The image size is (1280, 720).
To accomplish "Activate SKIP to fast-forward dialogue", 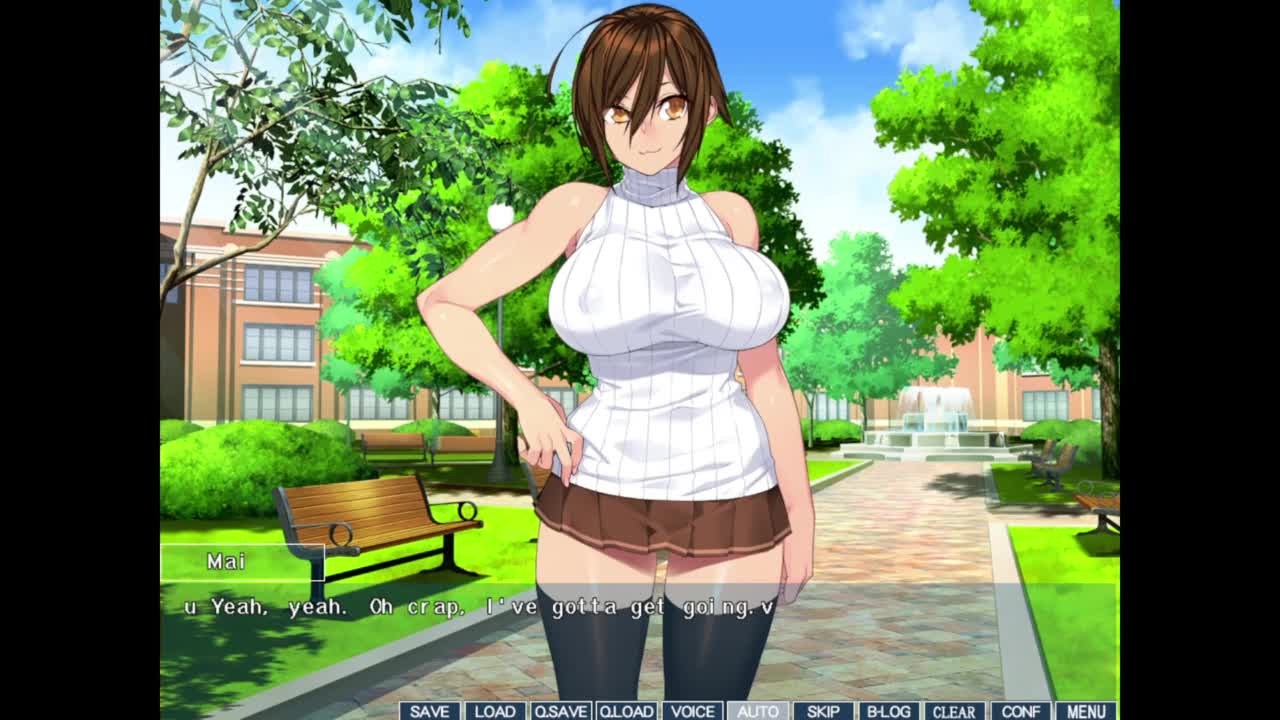I will (823, 711).
